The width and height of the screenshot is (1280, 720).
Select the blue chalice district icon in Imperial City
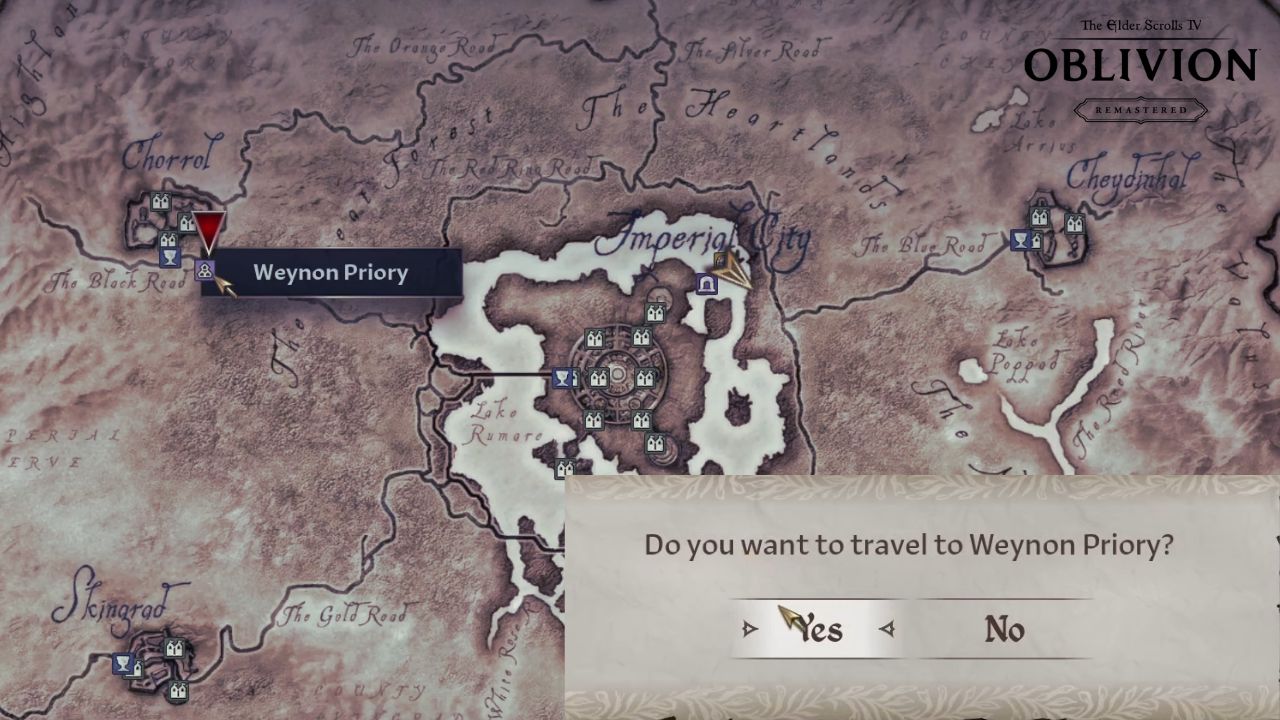pyautogui.click(x=562, y=378)
